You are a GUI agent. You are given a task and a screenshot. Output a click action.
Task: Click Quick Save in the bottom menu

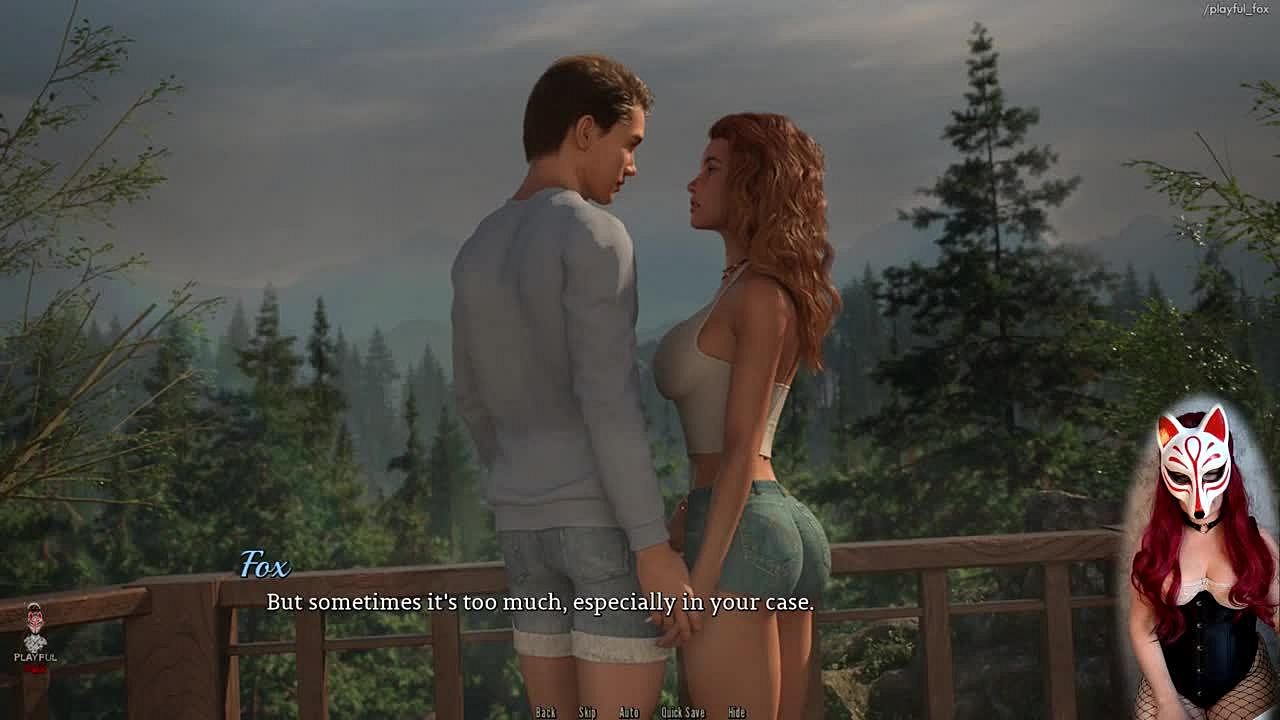[x=683, y=712]
